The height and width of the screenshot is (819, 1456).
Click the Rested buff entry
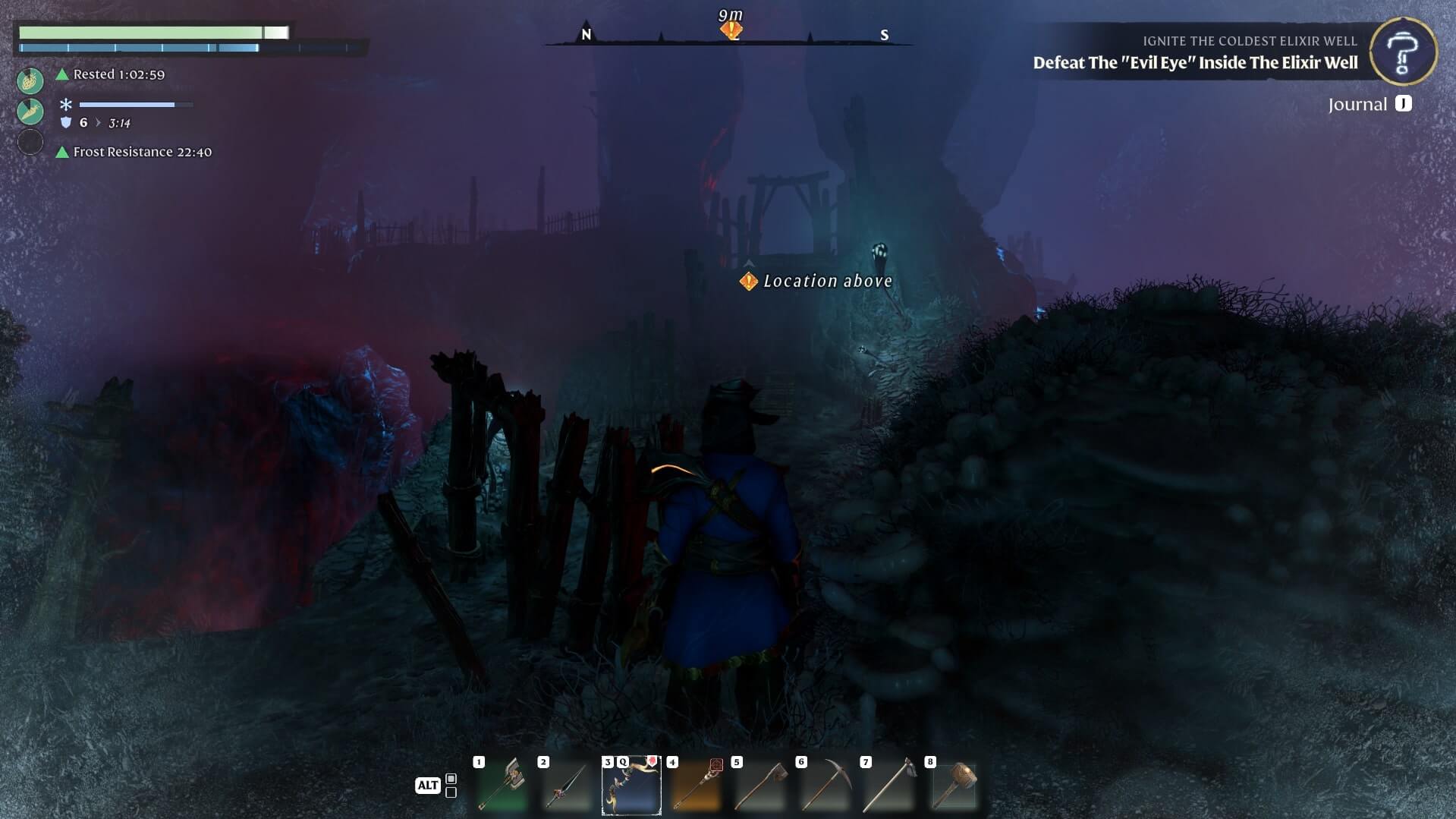[x=118, y=74]
